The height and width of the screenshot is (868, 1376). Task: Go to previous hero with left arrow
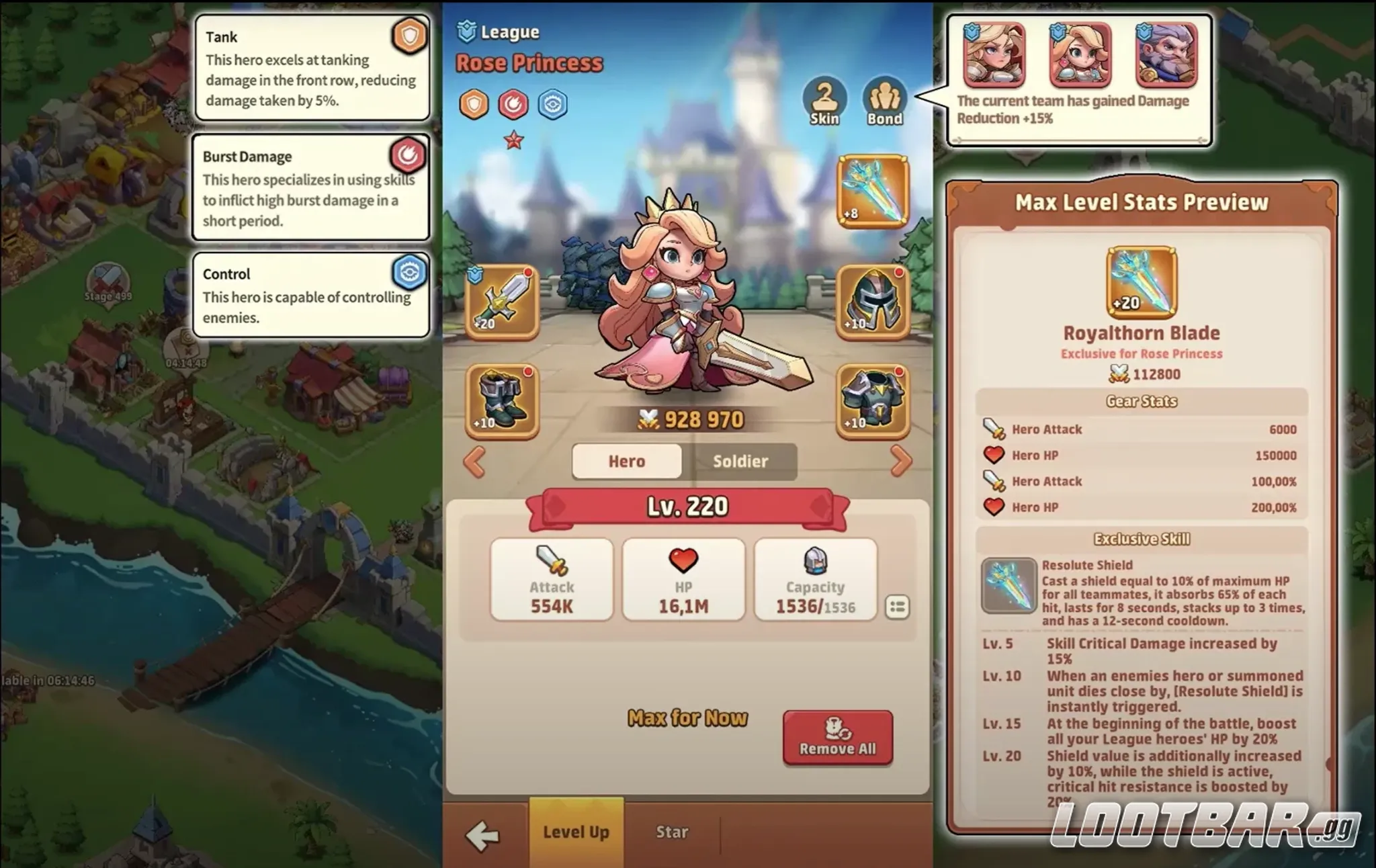[x=474, y=461]
